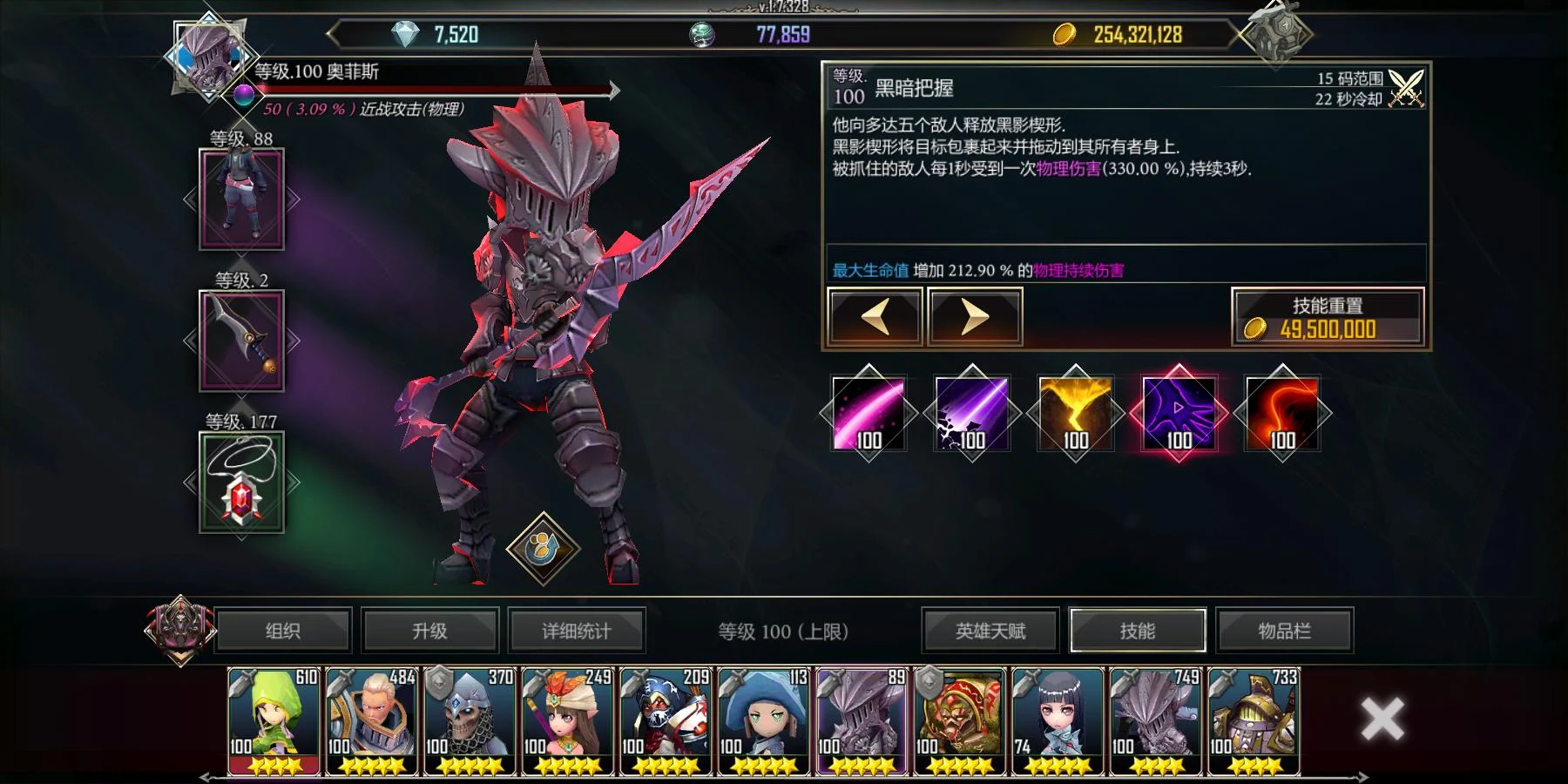Select the green-hooded hero portrait
The height and width of the screenshot is (784, 1568).
click(x=274, y=721)
